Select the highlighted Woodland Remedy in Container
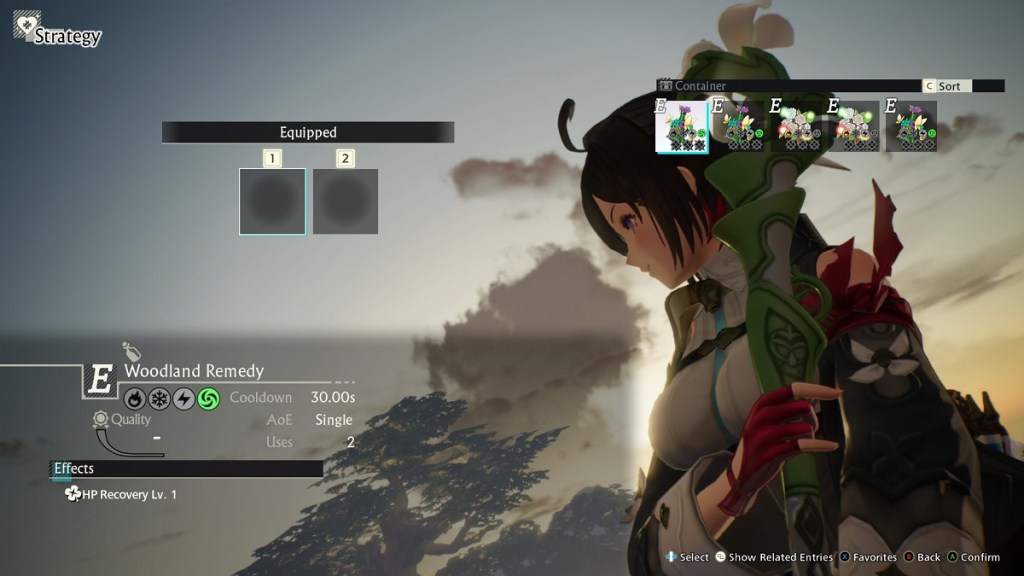This screenshot has height=576, width=1024. [682, 127]
